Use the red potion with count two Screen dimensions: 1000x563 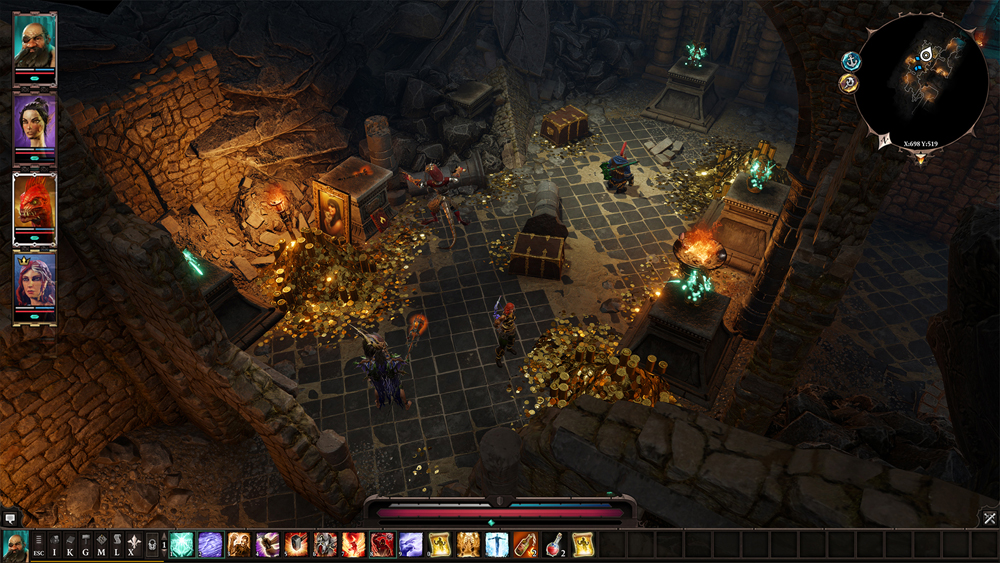click(x=554, y=545)
